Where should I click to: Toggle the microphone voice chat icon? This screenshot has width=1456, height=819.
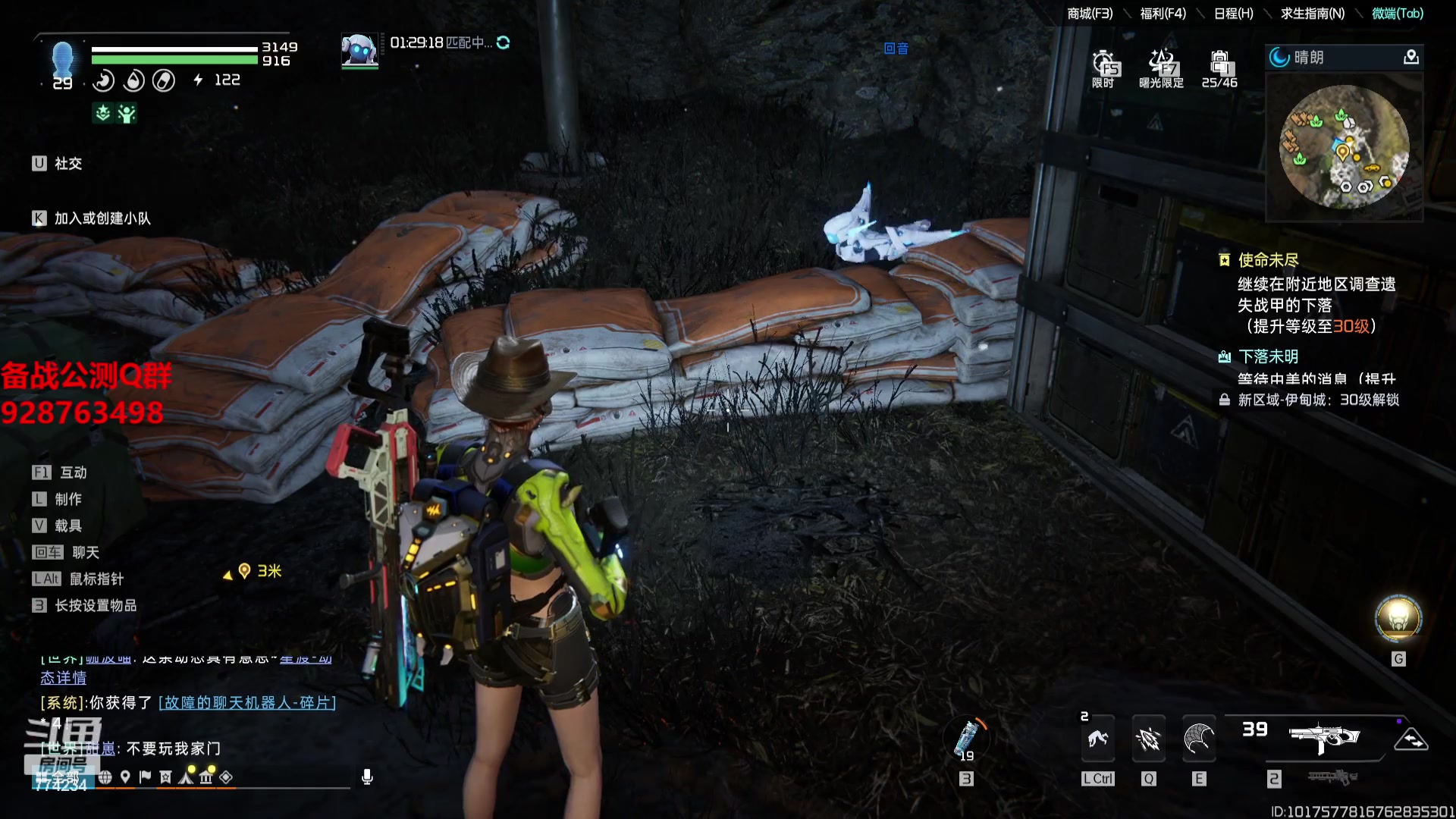367,777
